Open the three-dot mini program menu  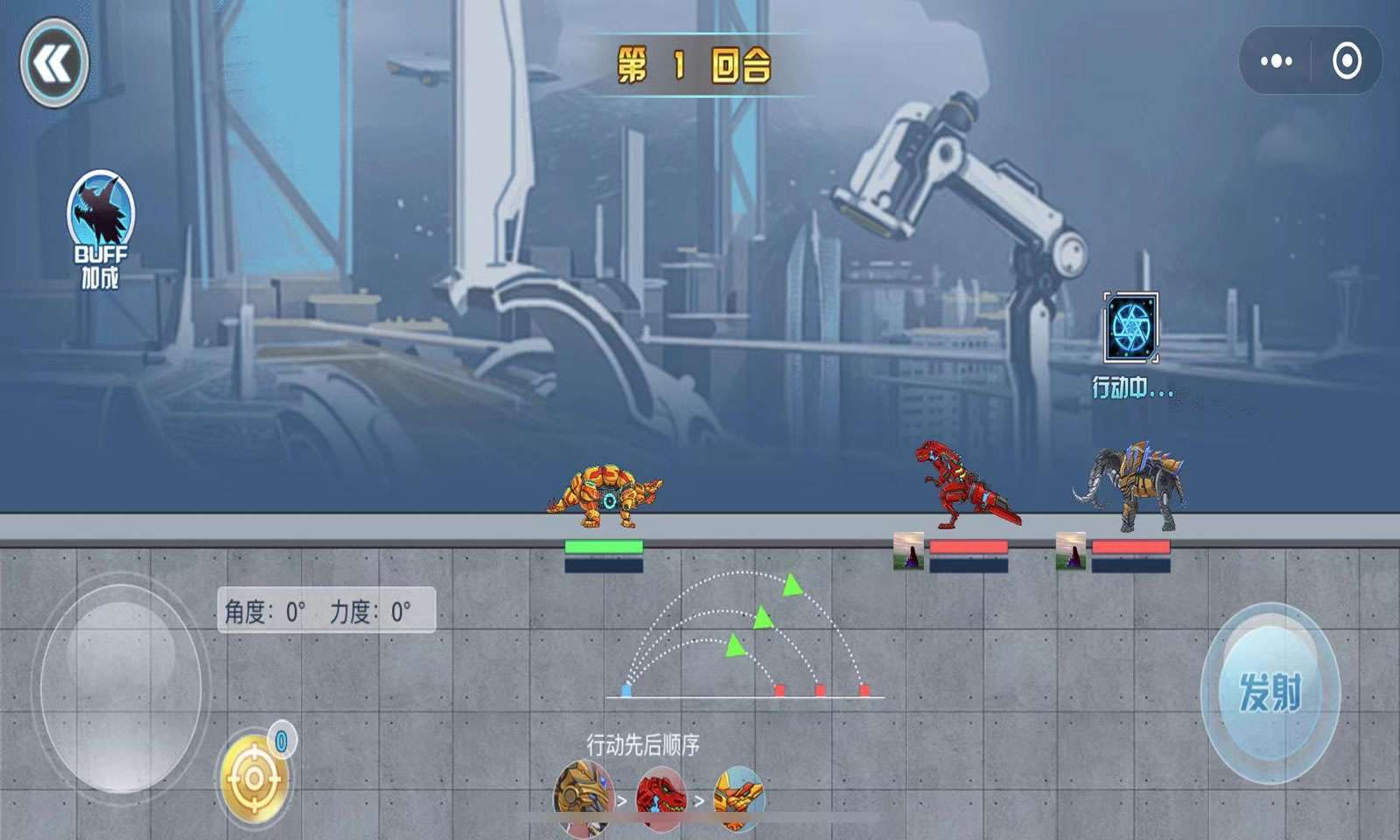pyautogui.click(x=1276, y=61)
